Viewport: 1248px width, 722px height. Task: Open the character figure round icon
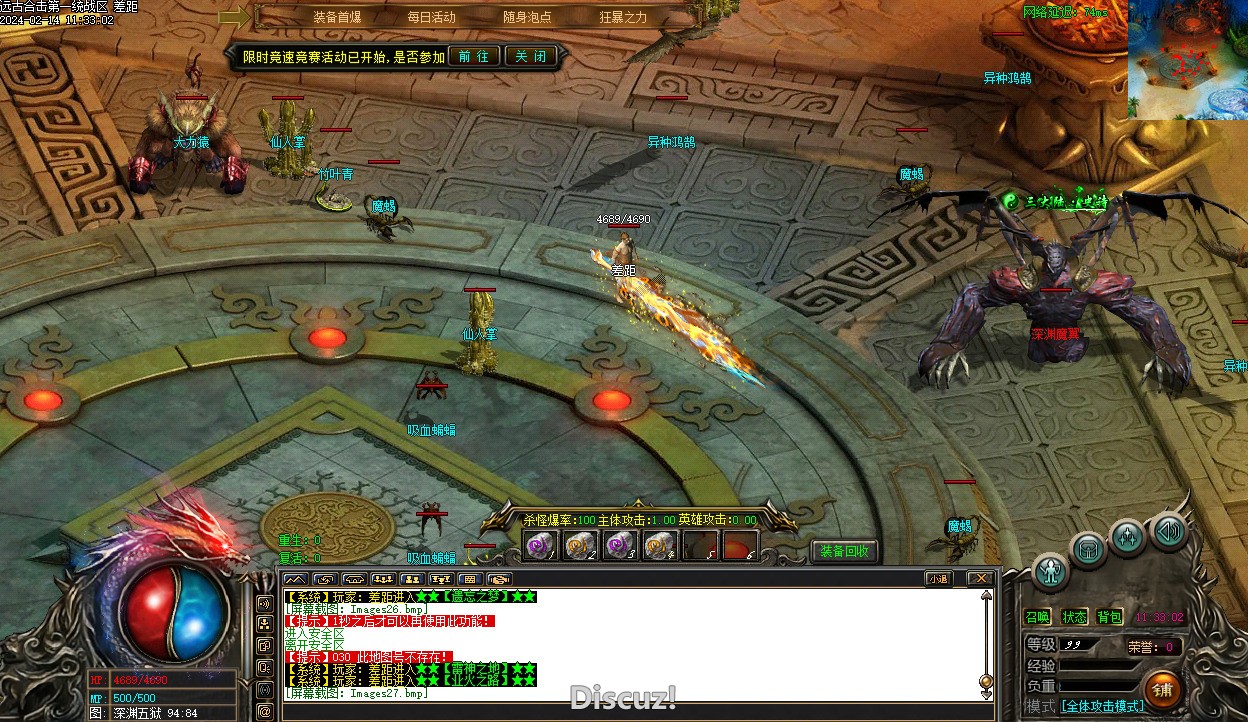tap(1051, 571)
